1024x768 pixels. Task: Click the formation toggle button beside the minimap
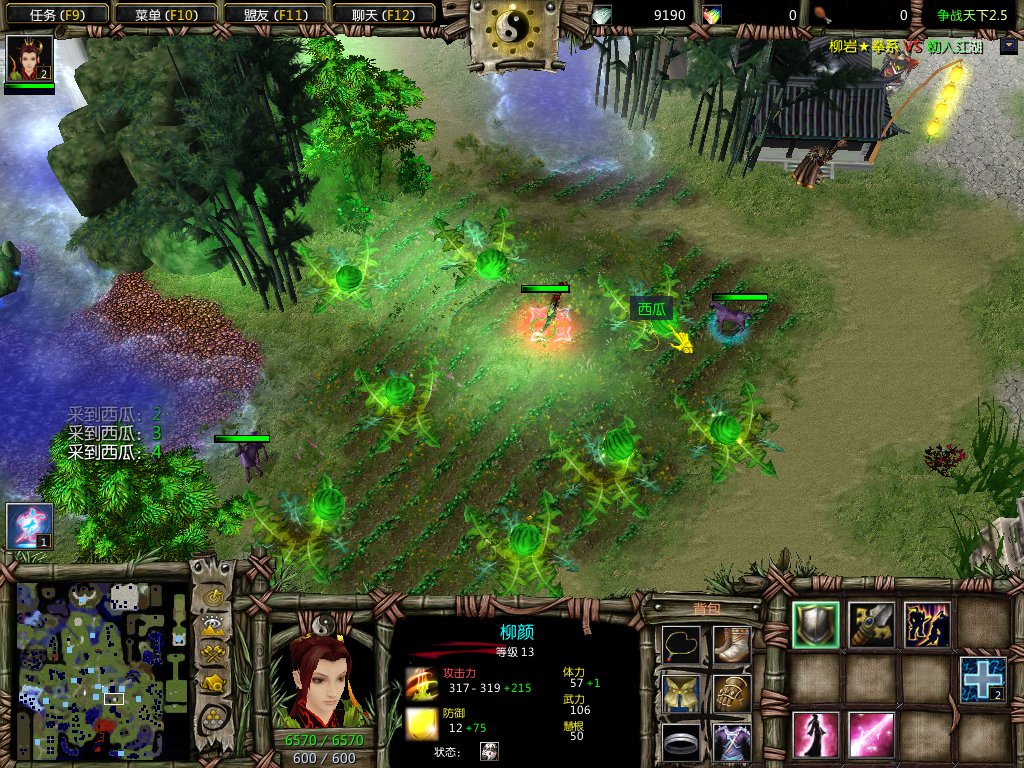pos(213,717)
